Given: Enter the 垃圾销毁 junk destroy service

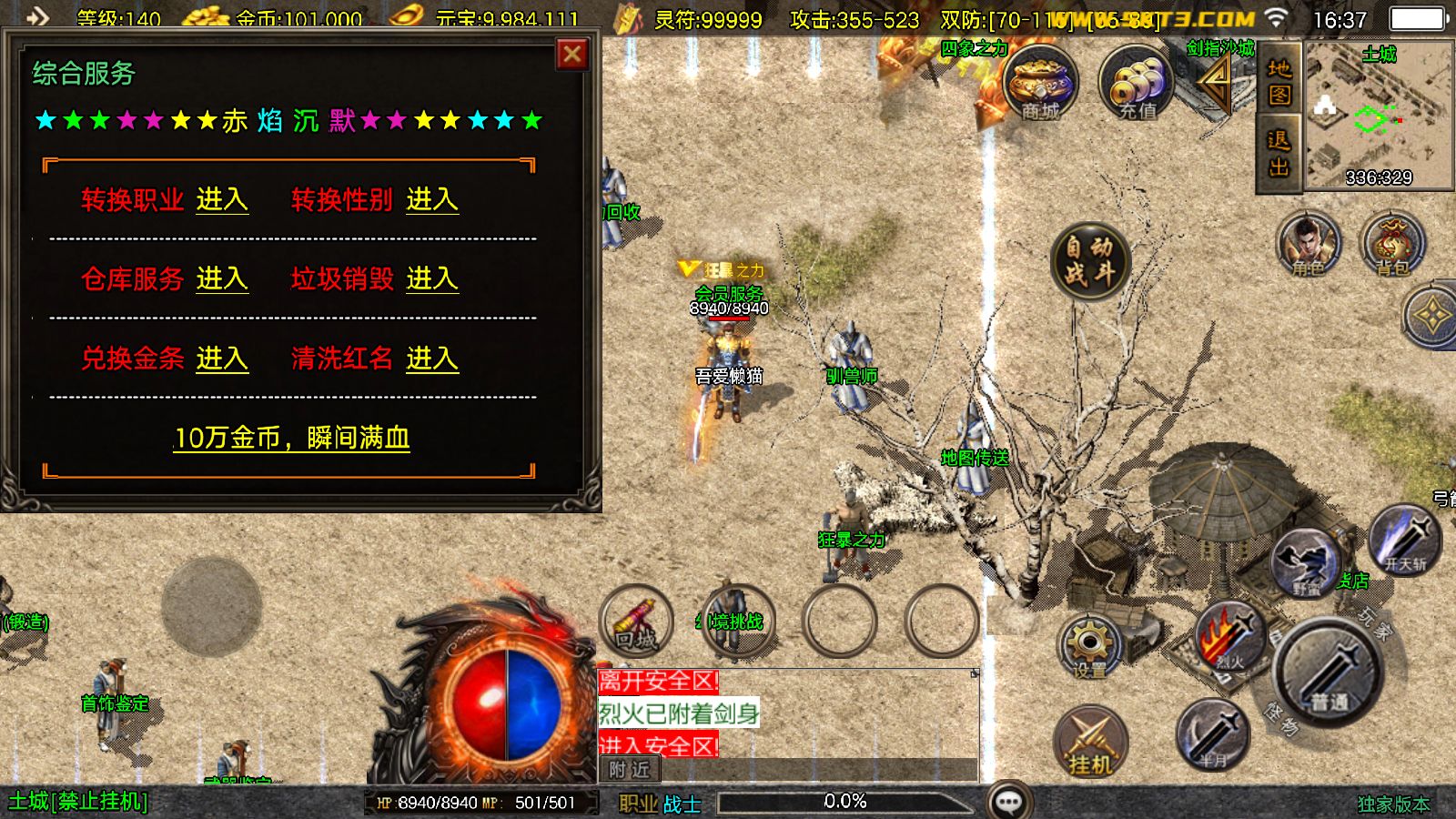Looking at the screenshot, I should click(x=432, y=278).
